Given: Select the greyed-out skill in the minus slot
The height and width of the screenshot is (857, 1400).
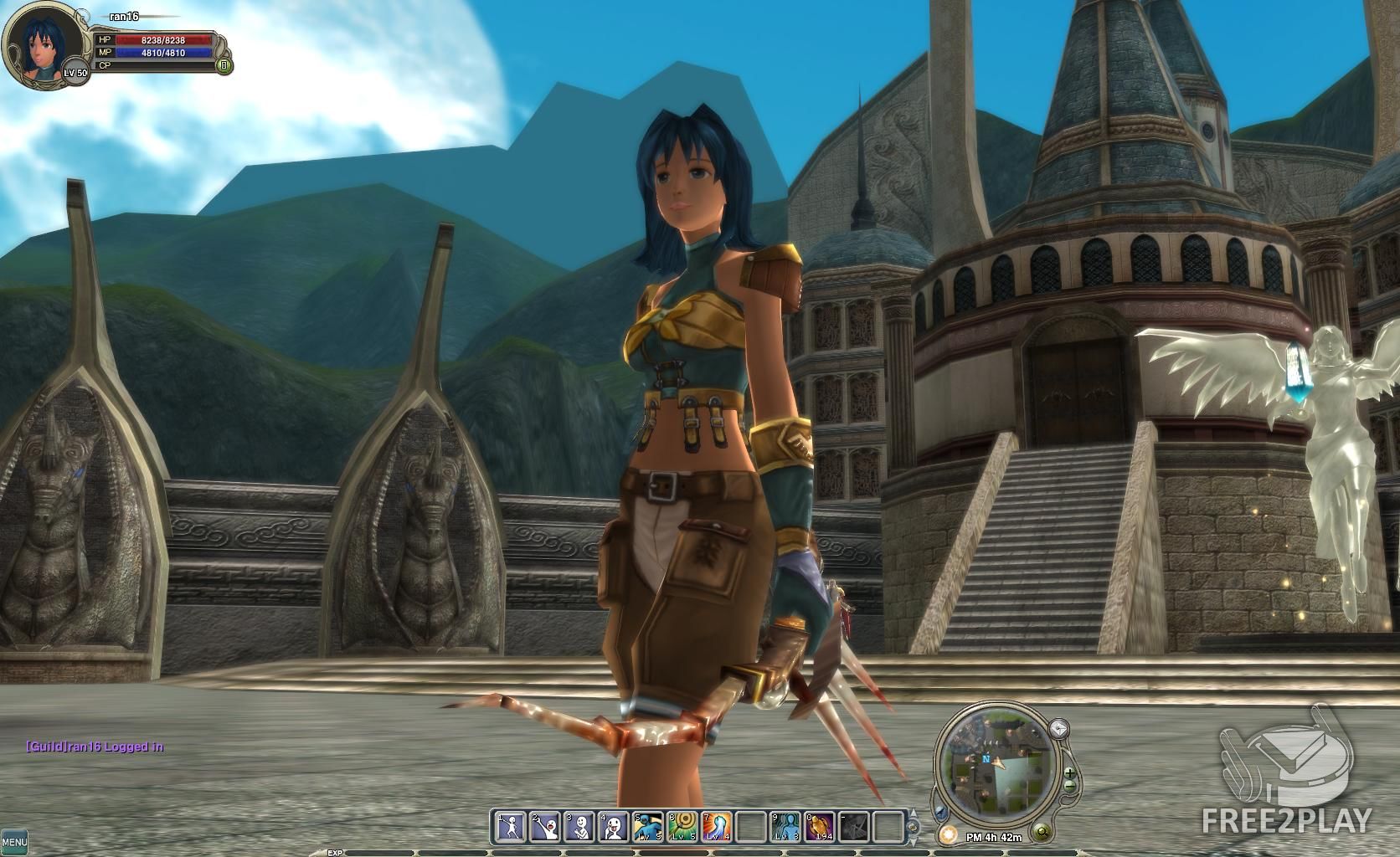Looking at the screenshot, I should [x=854, y=827].
